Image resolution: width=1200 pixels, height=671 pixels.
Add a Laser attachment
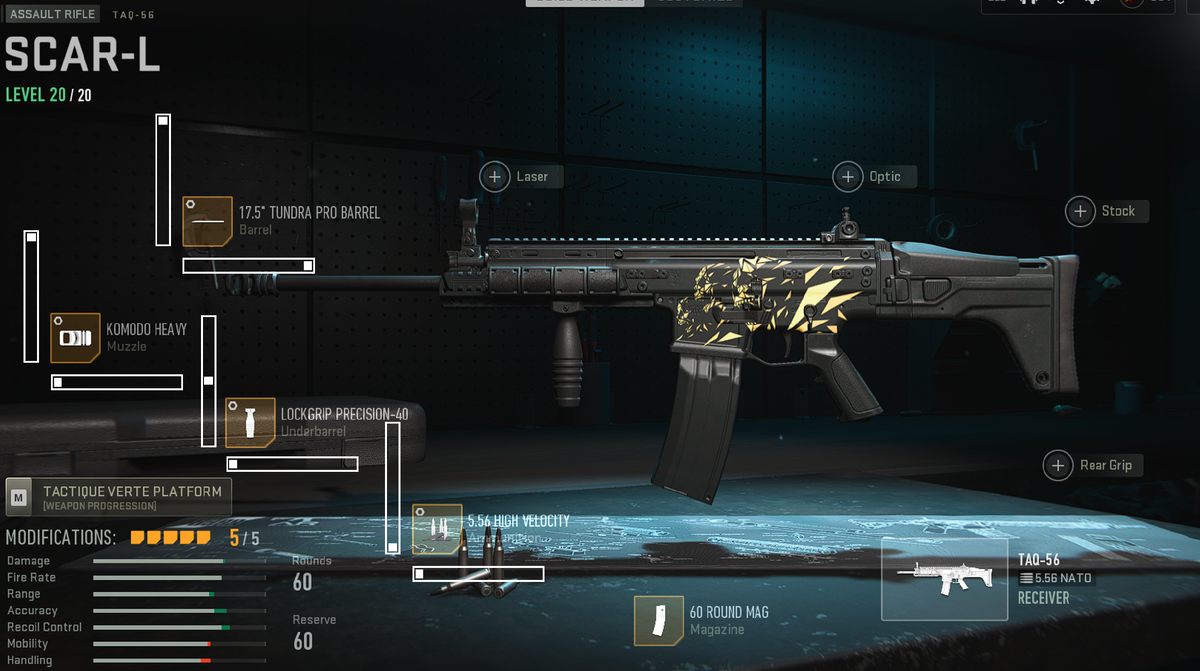pyautogui.click(x=495, y=177)
